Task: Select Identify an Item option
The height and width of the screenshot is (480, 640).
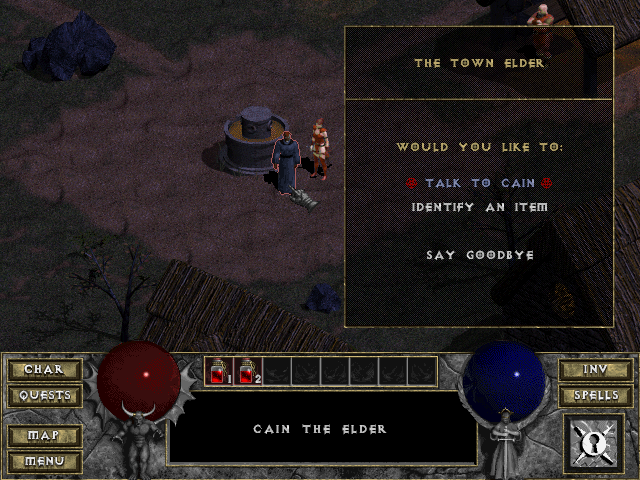Action: 479,208
